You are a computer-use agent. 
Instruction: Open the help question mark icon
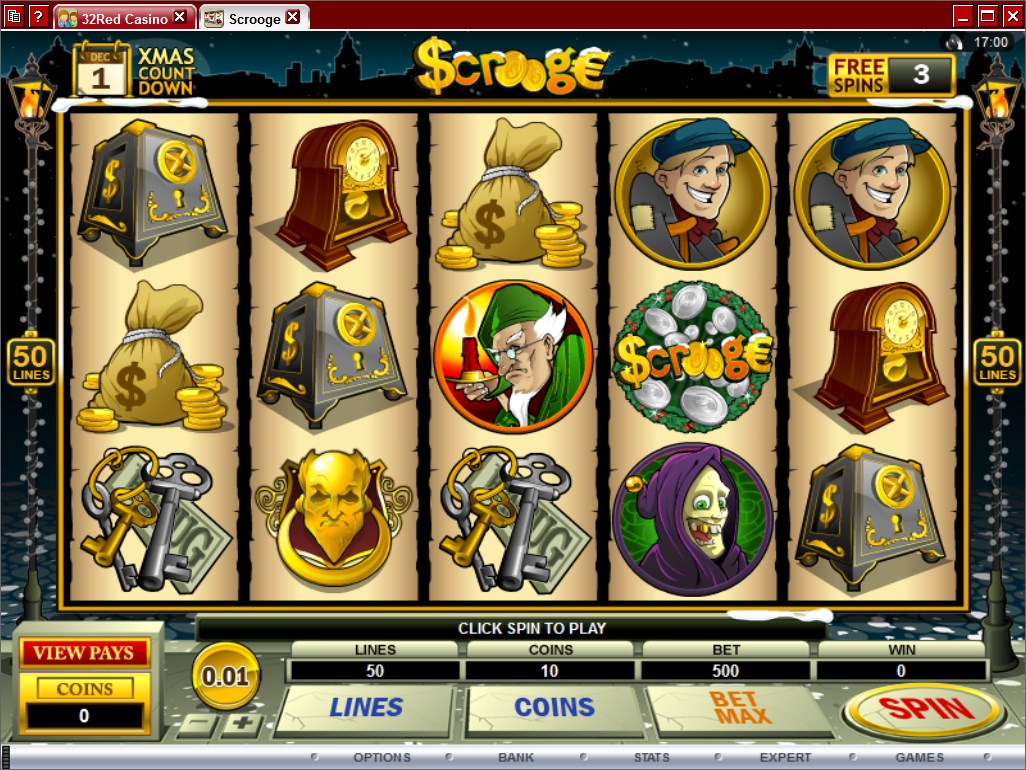click(x=38, y=15)
